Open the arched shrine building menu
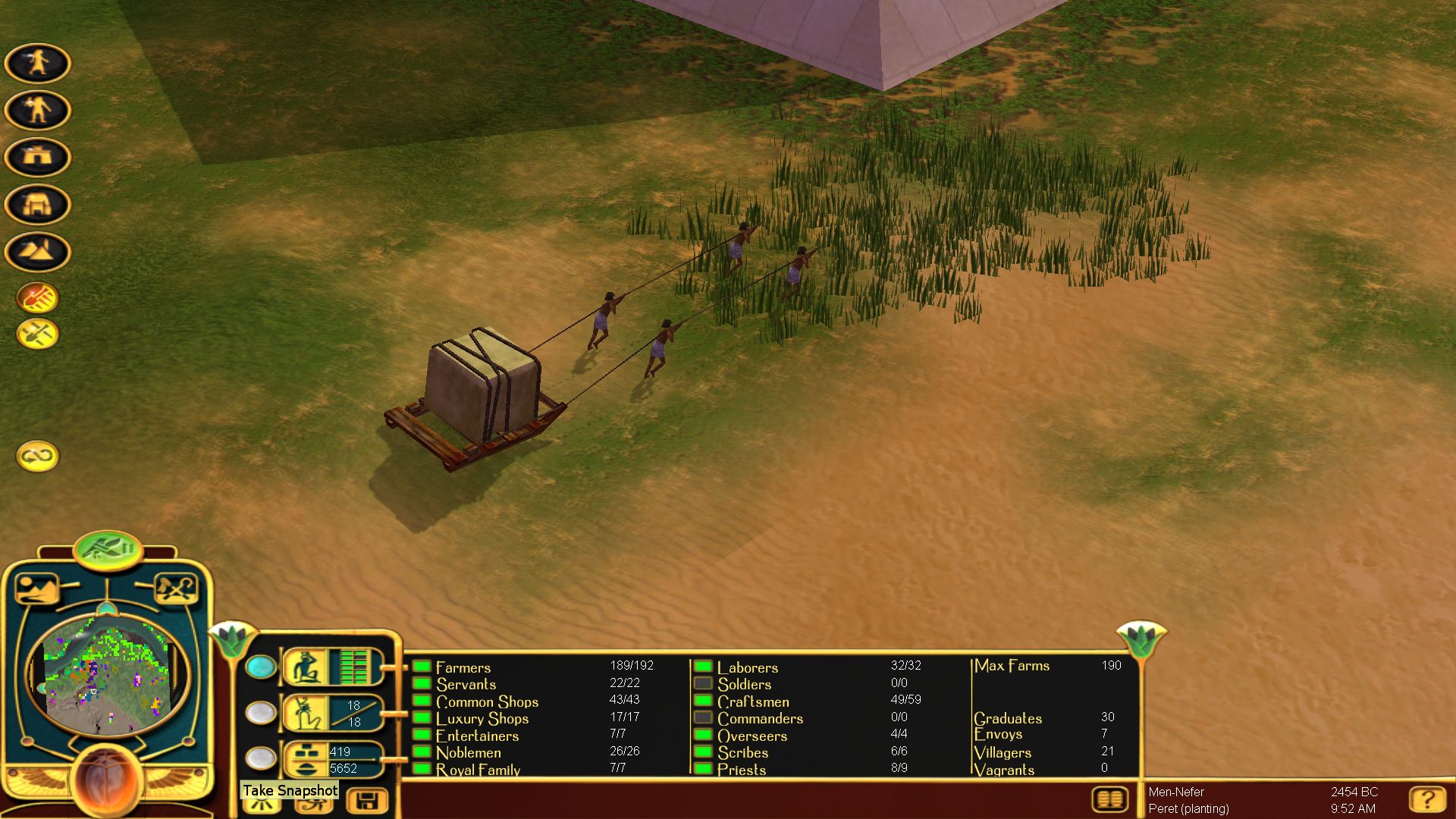1456x819 pixels. (x=37, y=204)
